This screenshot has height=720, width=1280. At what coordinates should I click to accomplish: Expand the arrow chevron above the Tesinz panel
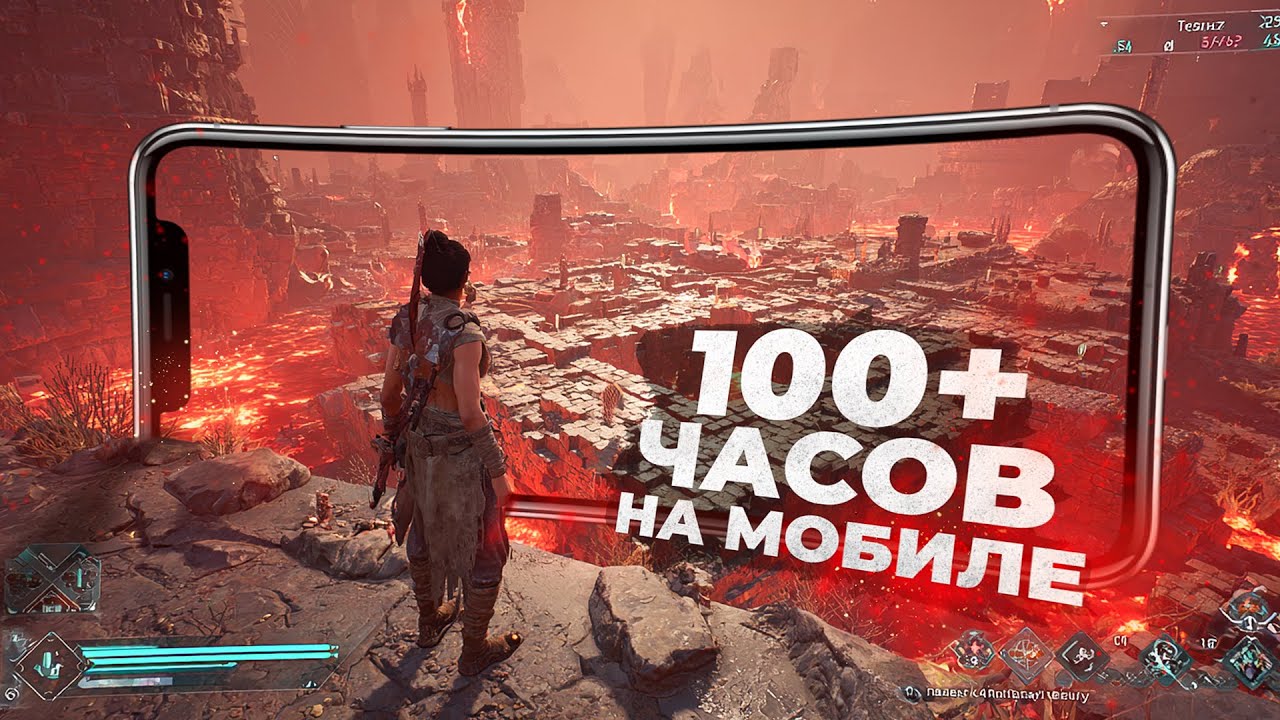(1103, 23)
